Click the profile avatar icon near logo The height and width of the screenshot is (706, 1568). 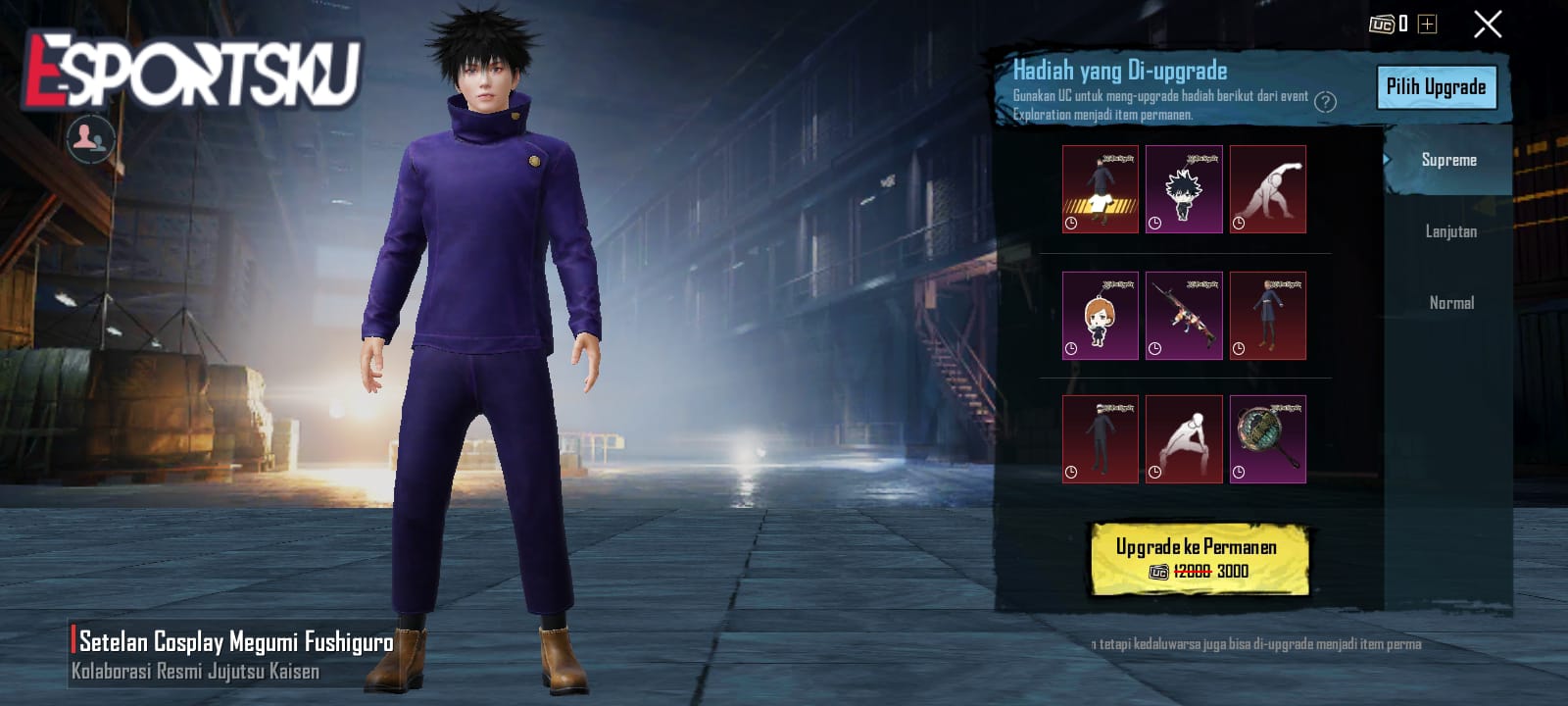[x=88, y=137]
